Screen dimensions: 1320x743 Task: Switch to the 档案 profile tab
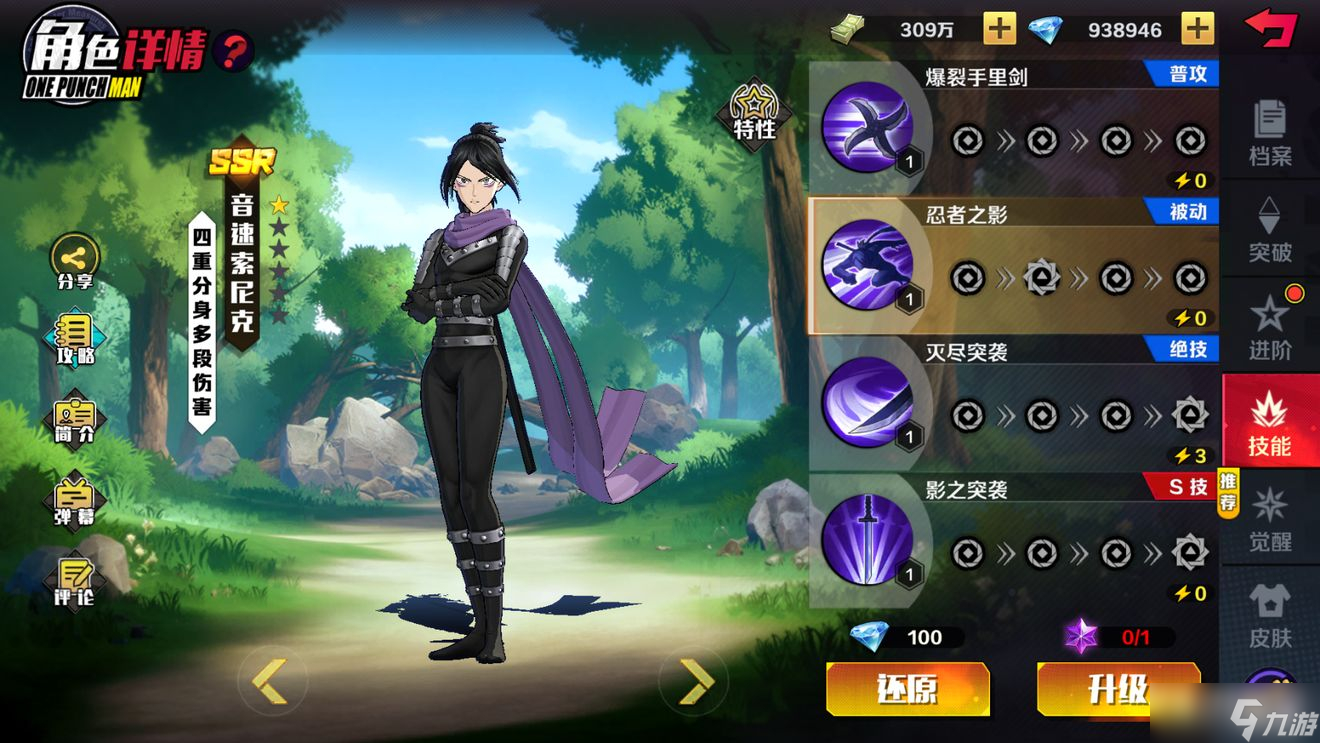tap(1270, 132)
